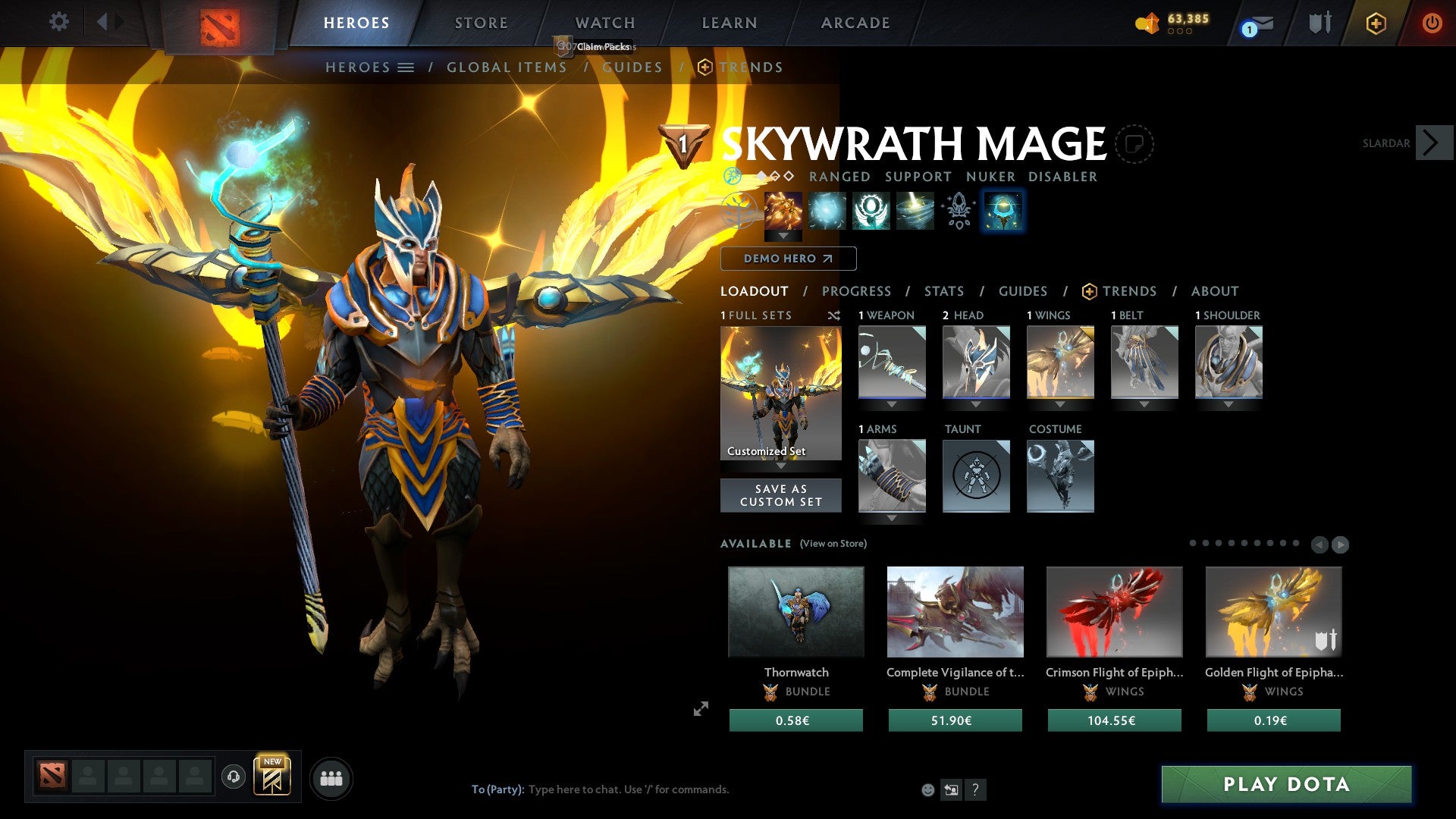The height and width of the screenshot is (819, 1456).
Task: Toggle fullscreen hero preview via expand arrows
Action: click(x=700, y=709)
